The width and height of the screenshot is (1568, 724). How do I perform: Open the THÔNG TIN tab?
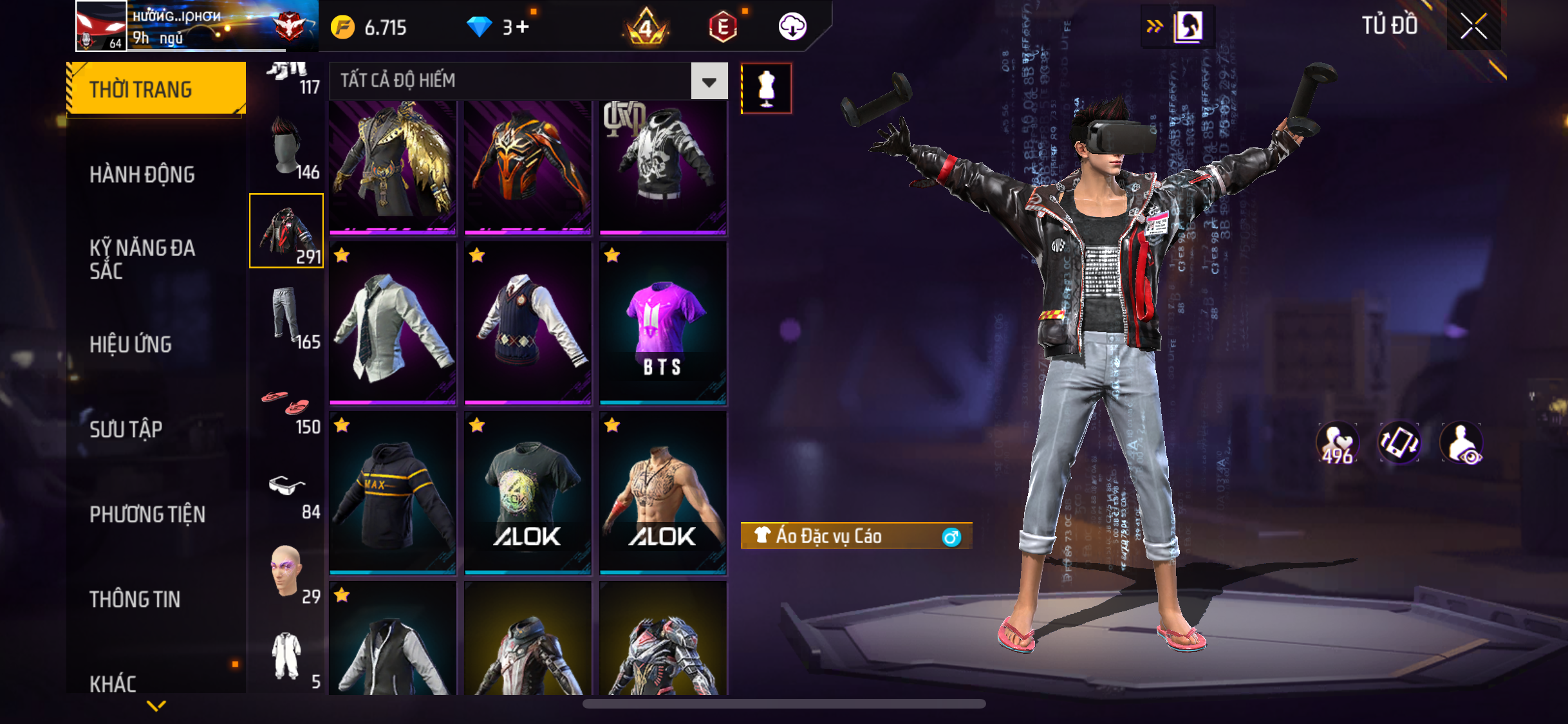click(x=135, y=599)
